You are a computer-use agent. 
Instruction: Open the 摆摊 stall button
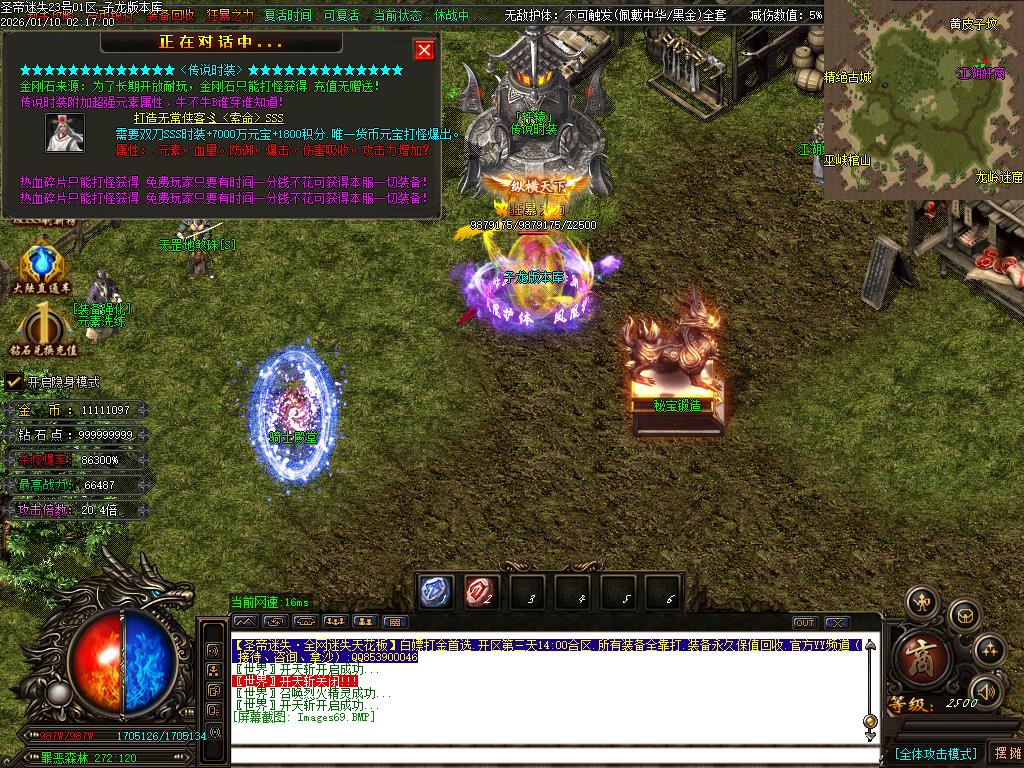[x=1005, y=753]
